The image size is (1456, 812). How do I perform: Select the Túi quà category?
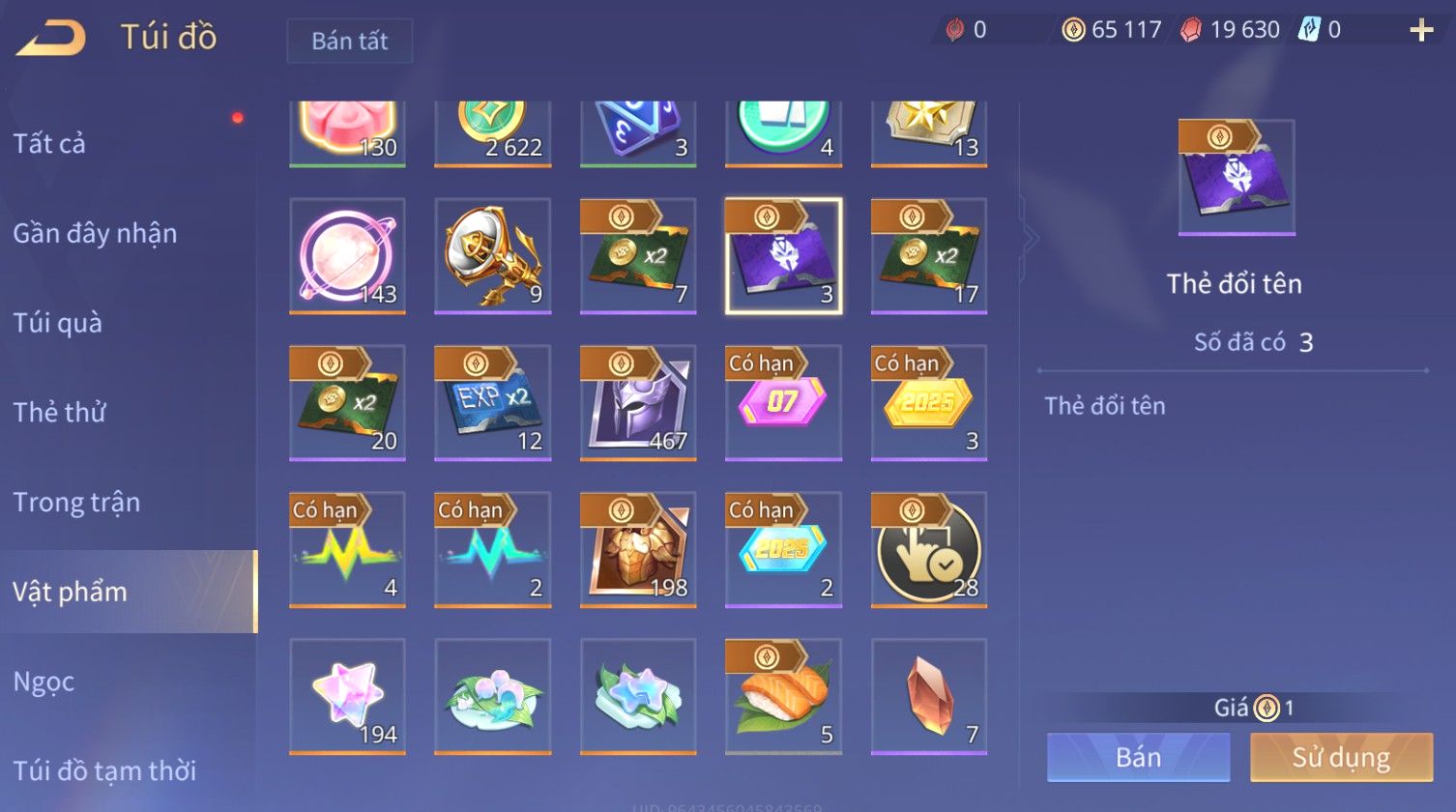[x=57, y=323]
